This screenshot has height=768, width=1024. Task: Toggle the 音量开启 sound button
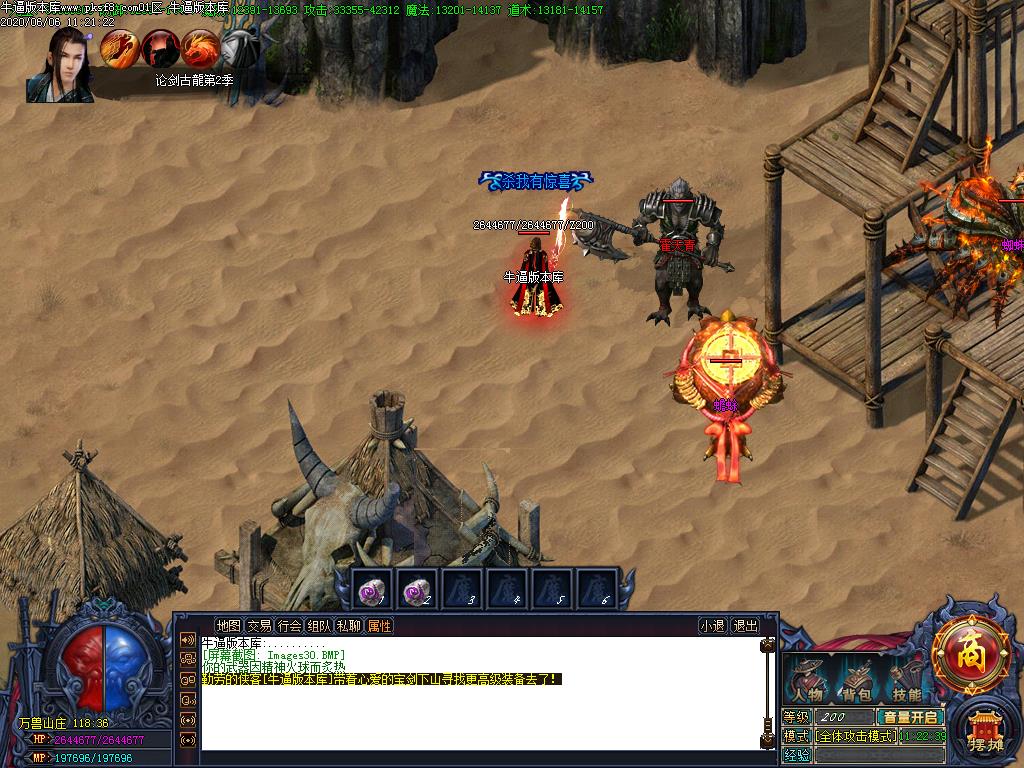point(909,717)
